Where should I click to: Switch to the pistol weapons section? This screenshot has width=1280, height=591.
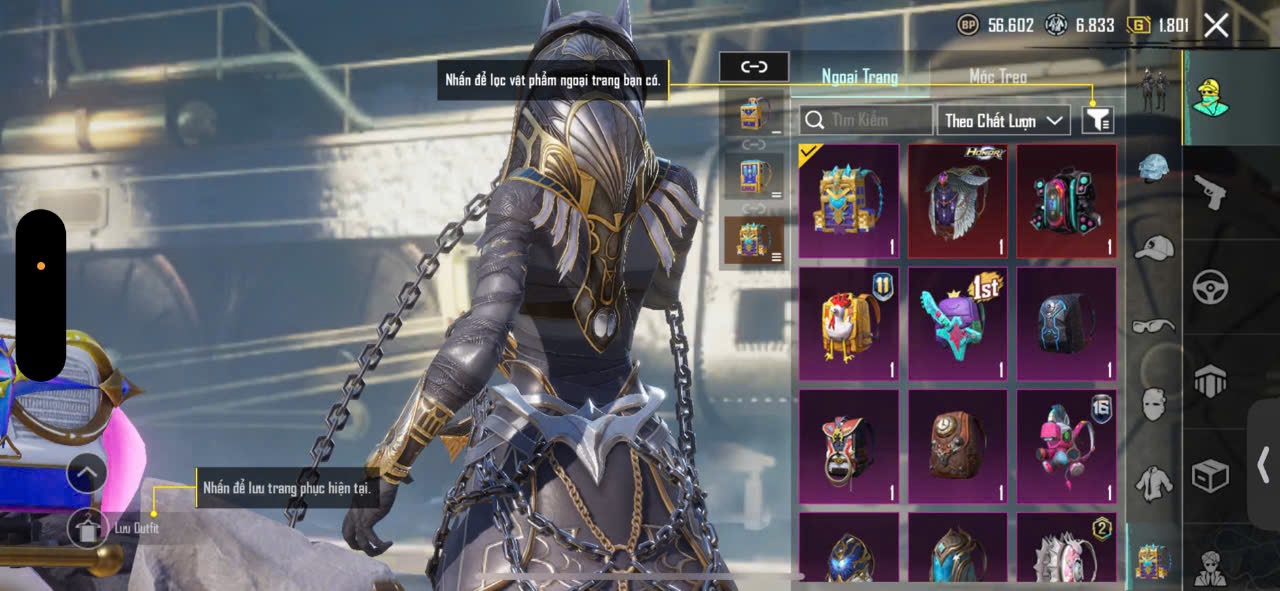[1210, 192]
